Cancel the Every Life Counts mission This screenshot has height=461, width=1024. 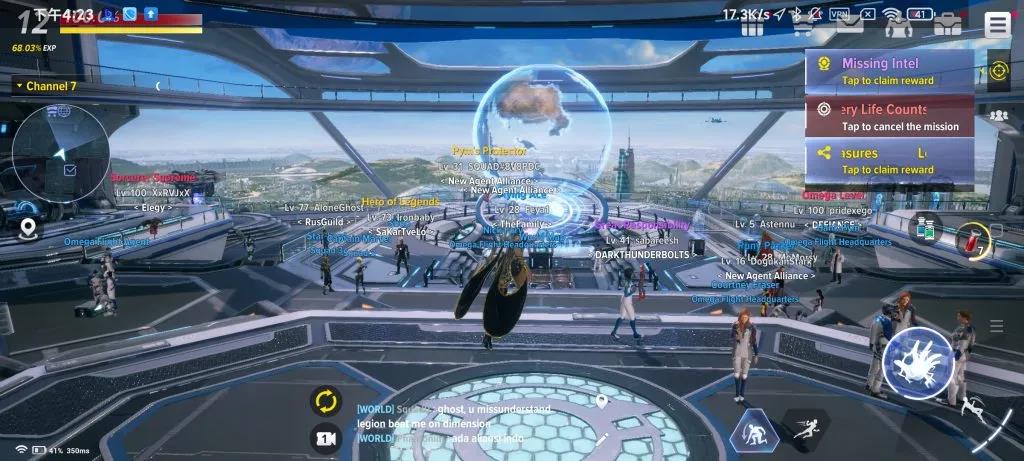click(888, 117)
